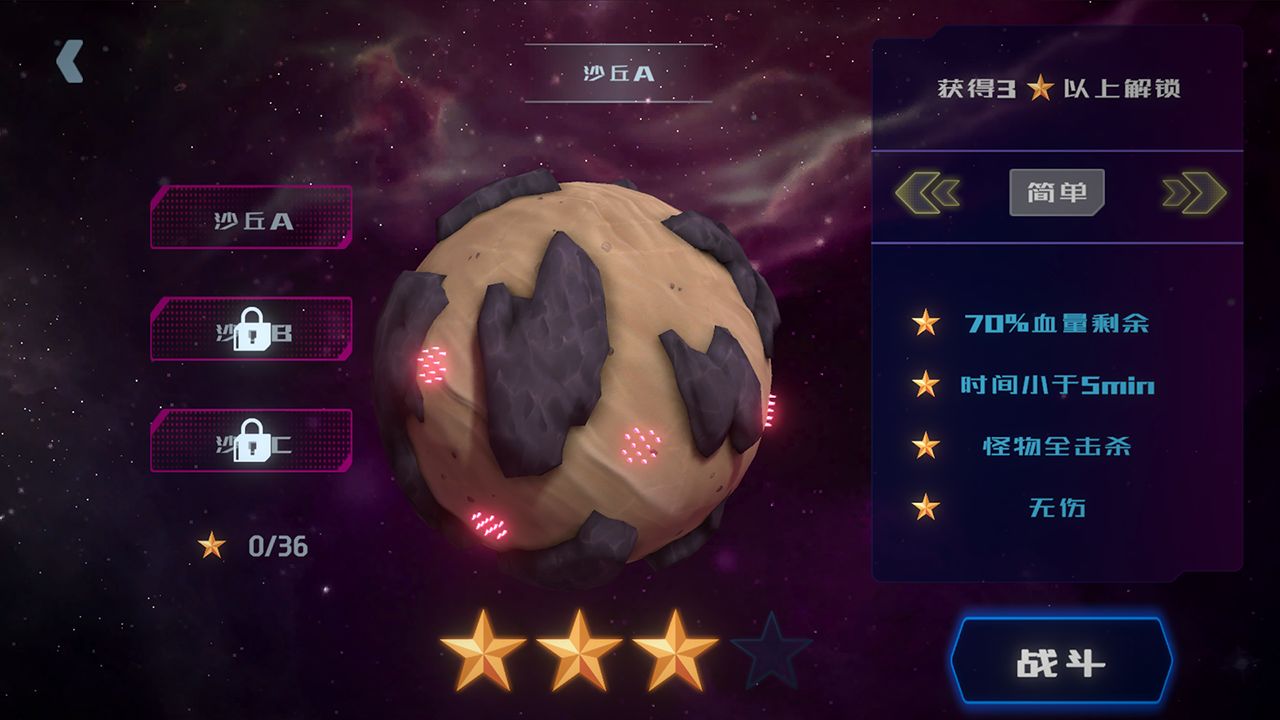Select the 沙丘A stage button
The height and width of the screenshot is (720, 1280).
251,218
